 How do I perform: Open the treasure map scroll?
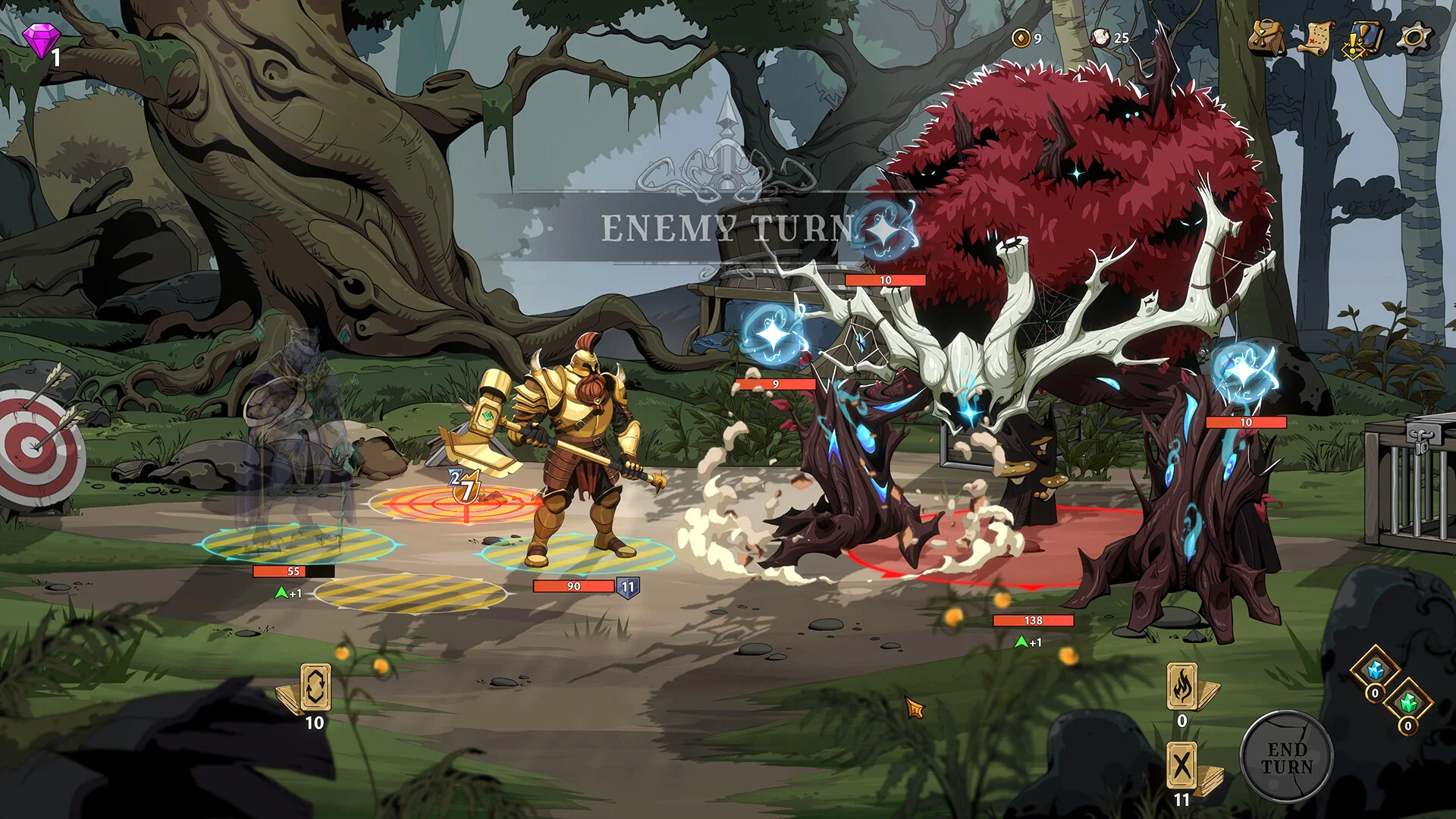coord(1316,36)
